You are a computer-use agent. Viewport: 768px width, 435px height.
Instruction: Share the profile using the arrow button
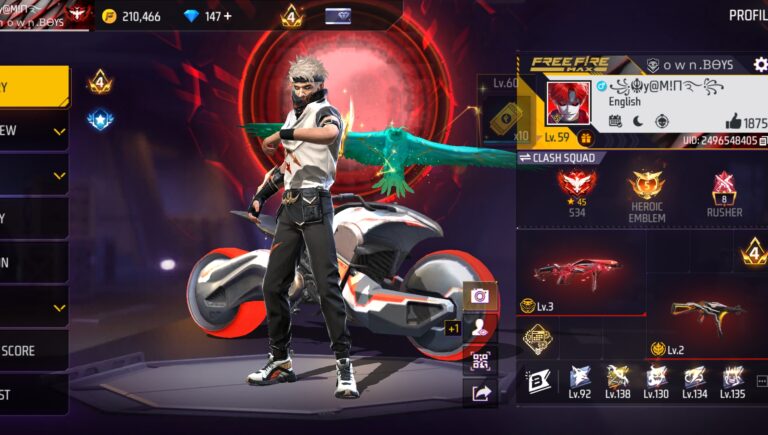tap(480, 393)
